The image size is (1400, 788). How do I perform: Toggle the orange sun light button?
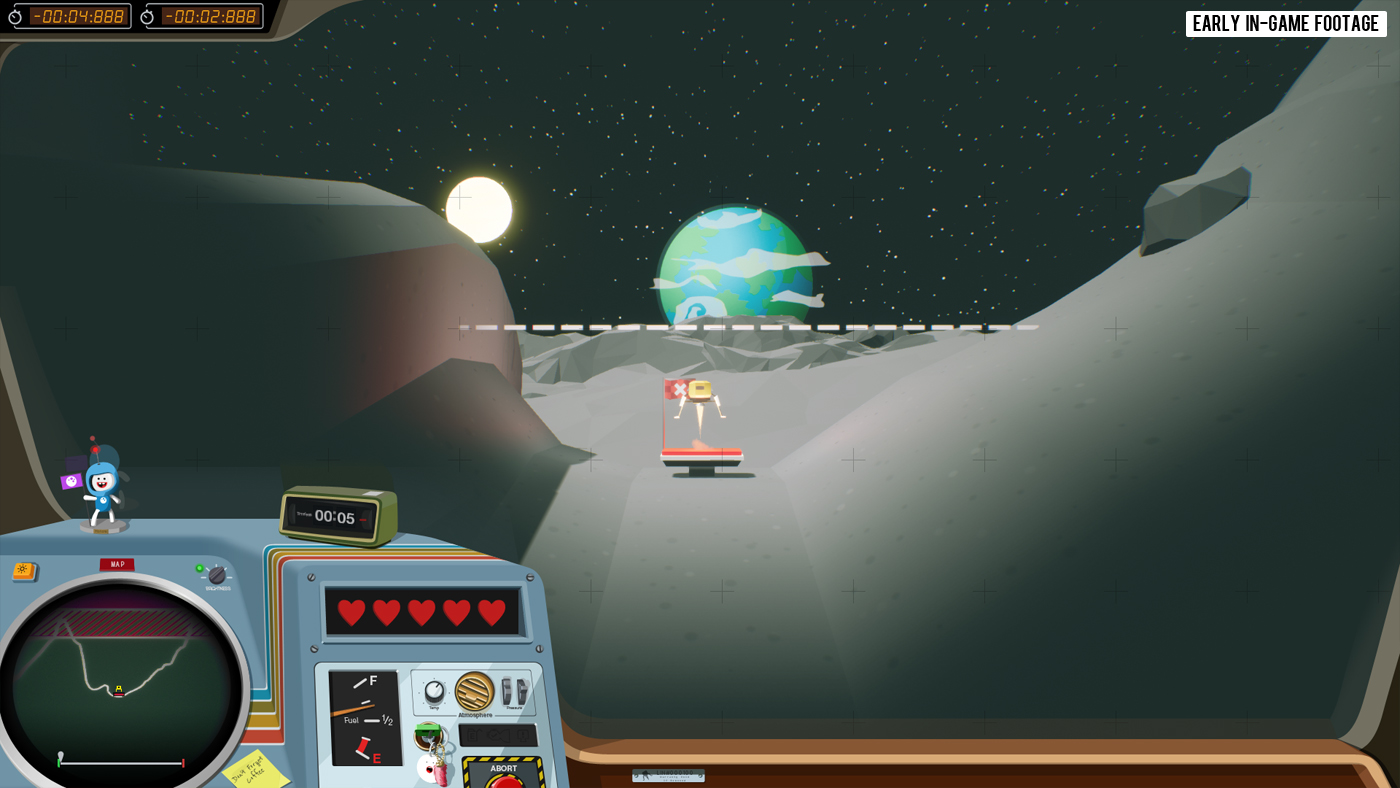click(x=24, y=571)
